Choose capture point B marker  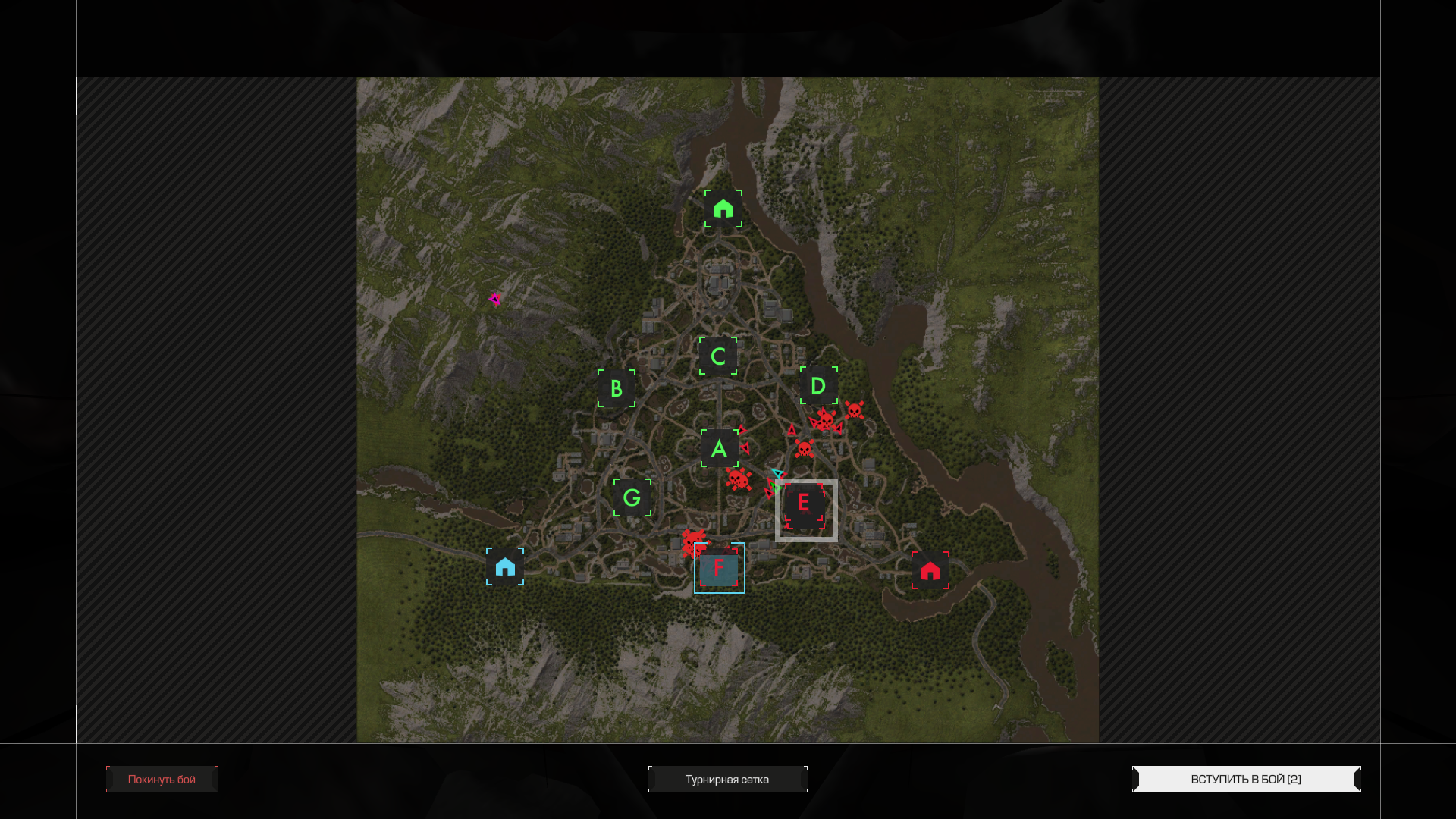(617, 388)
